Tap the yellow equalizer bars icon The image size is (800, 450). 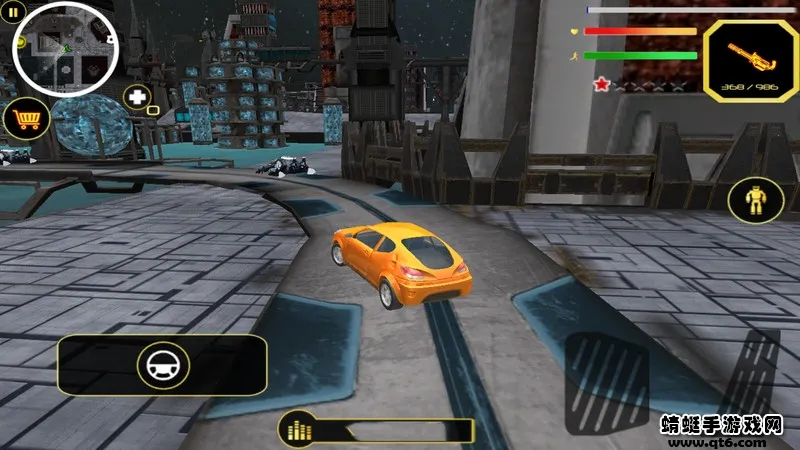click(296, 430)
